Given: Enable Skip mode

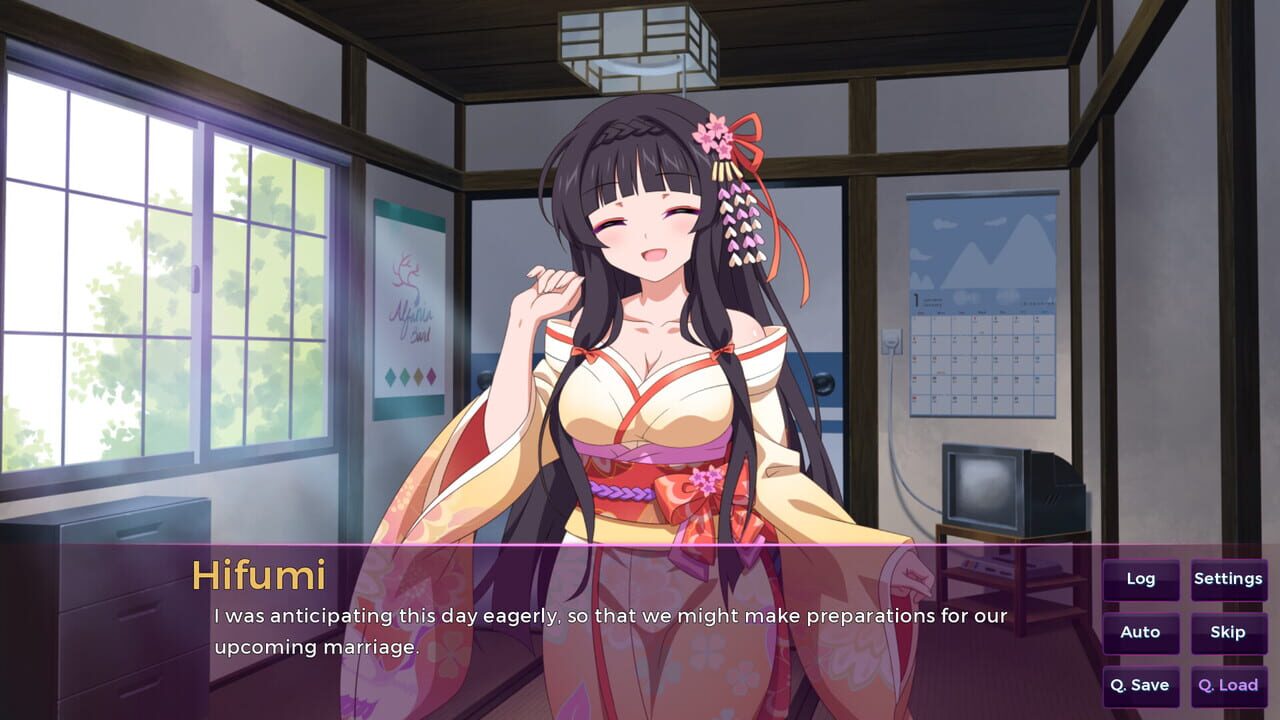Looking at the screenshot, I should [1228, 632].
